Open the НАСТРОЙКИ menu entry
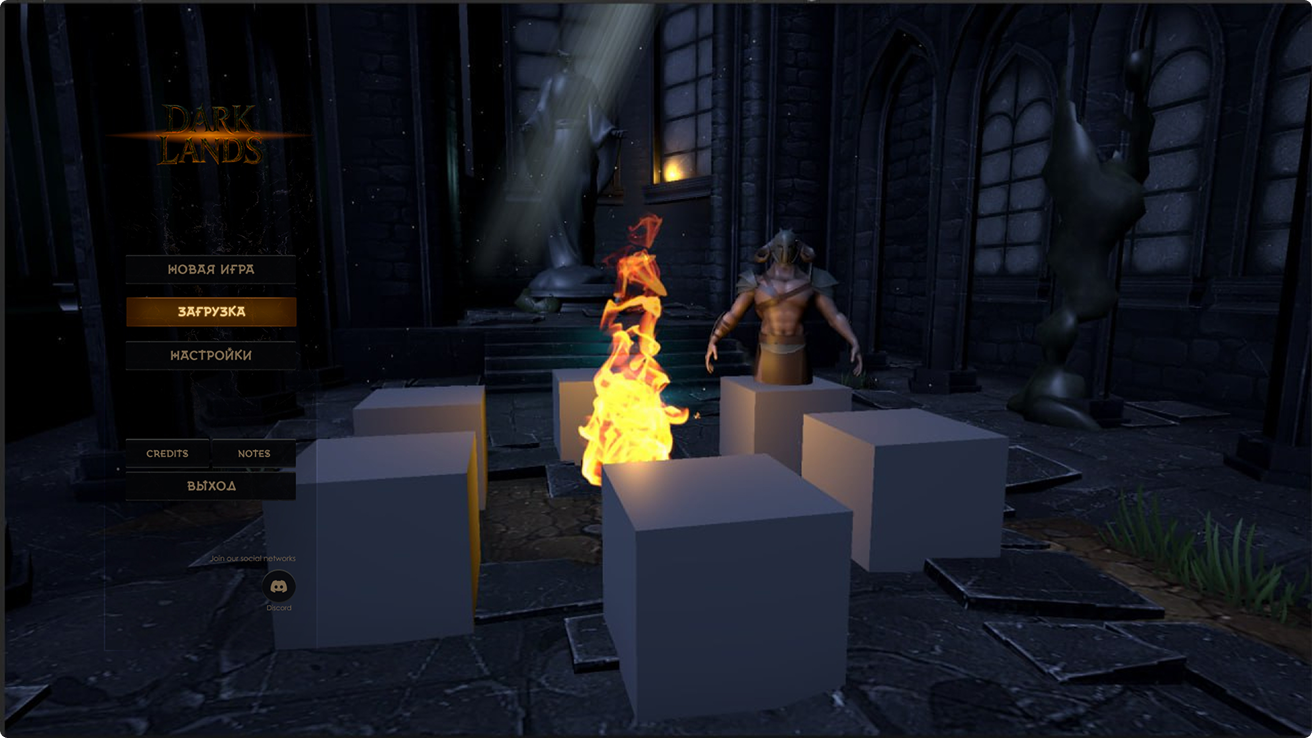The image size is (1312, 738). 211,354
